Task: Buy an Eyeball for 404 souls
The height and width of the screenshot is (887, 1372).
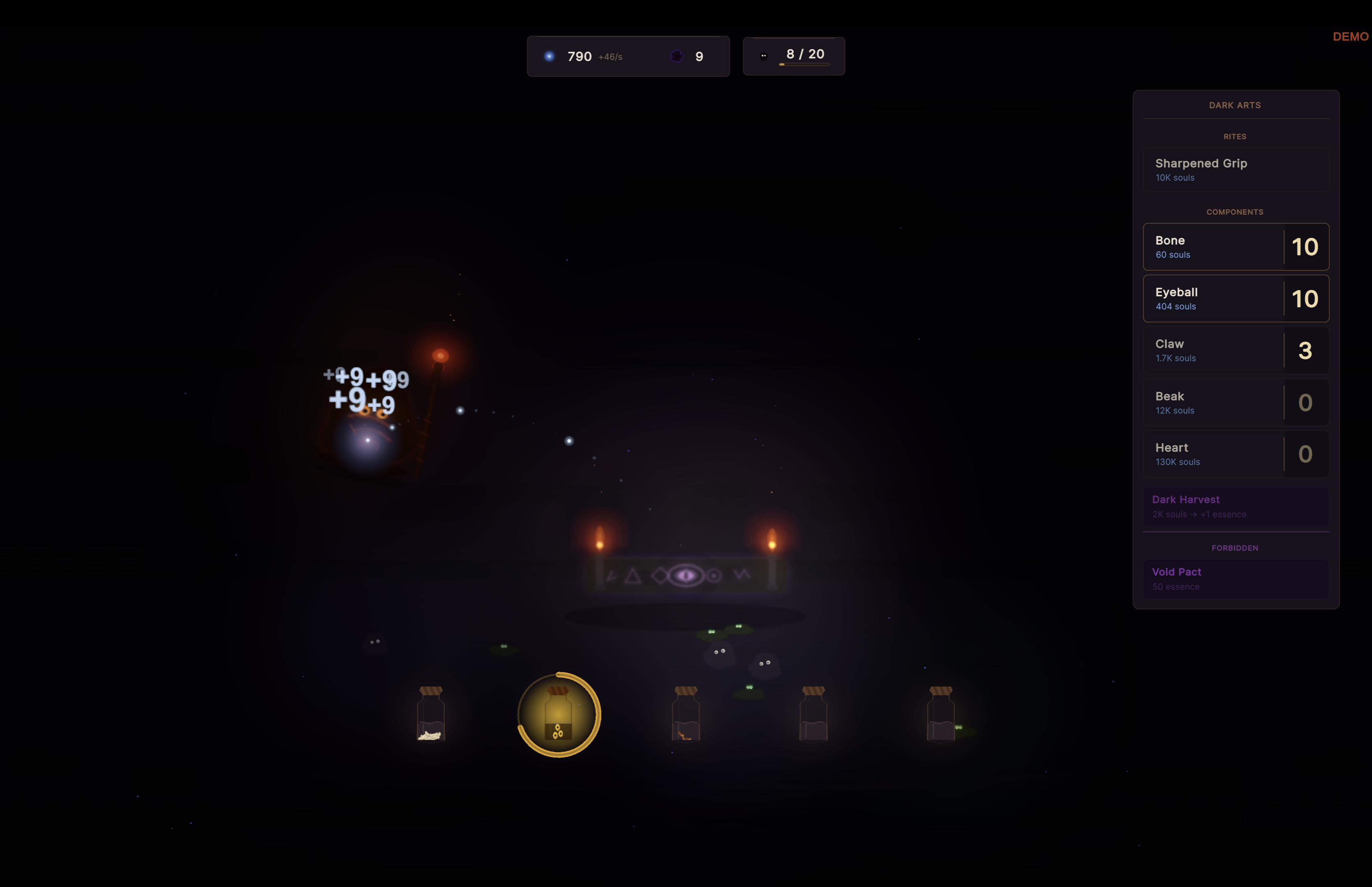Action: point(1236,299)
